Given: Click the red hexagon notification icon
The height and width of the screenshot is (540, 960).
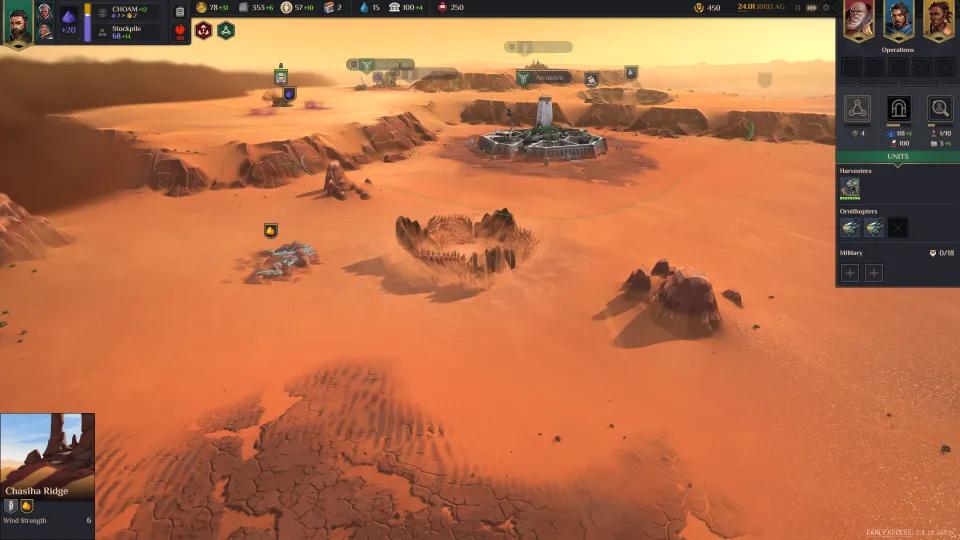Looking at the screenshot, I should [x=204, y=30].
